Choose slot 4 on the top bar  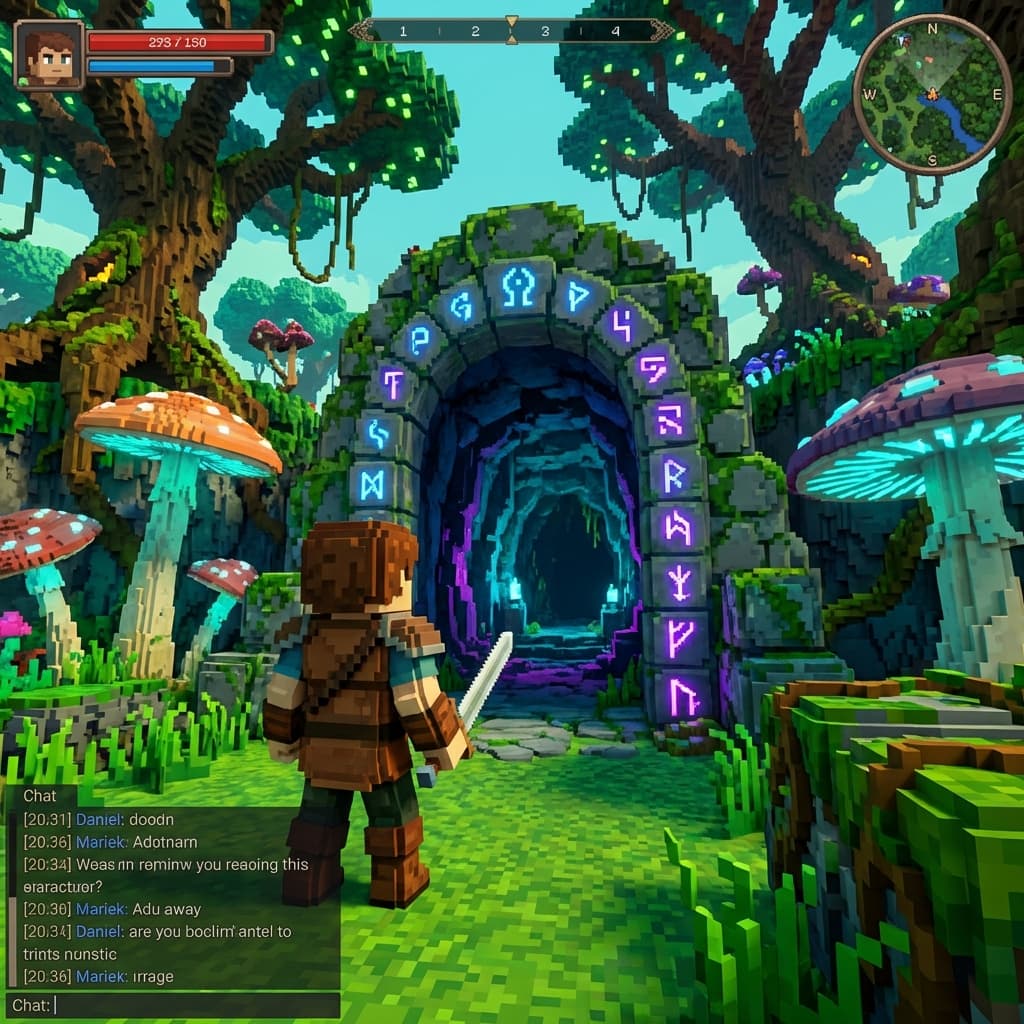[615, 31]
